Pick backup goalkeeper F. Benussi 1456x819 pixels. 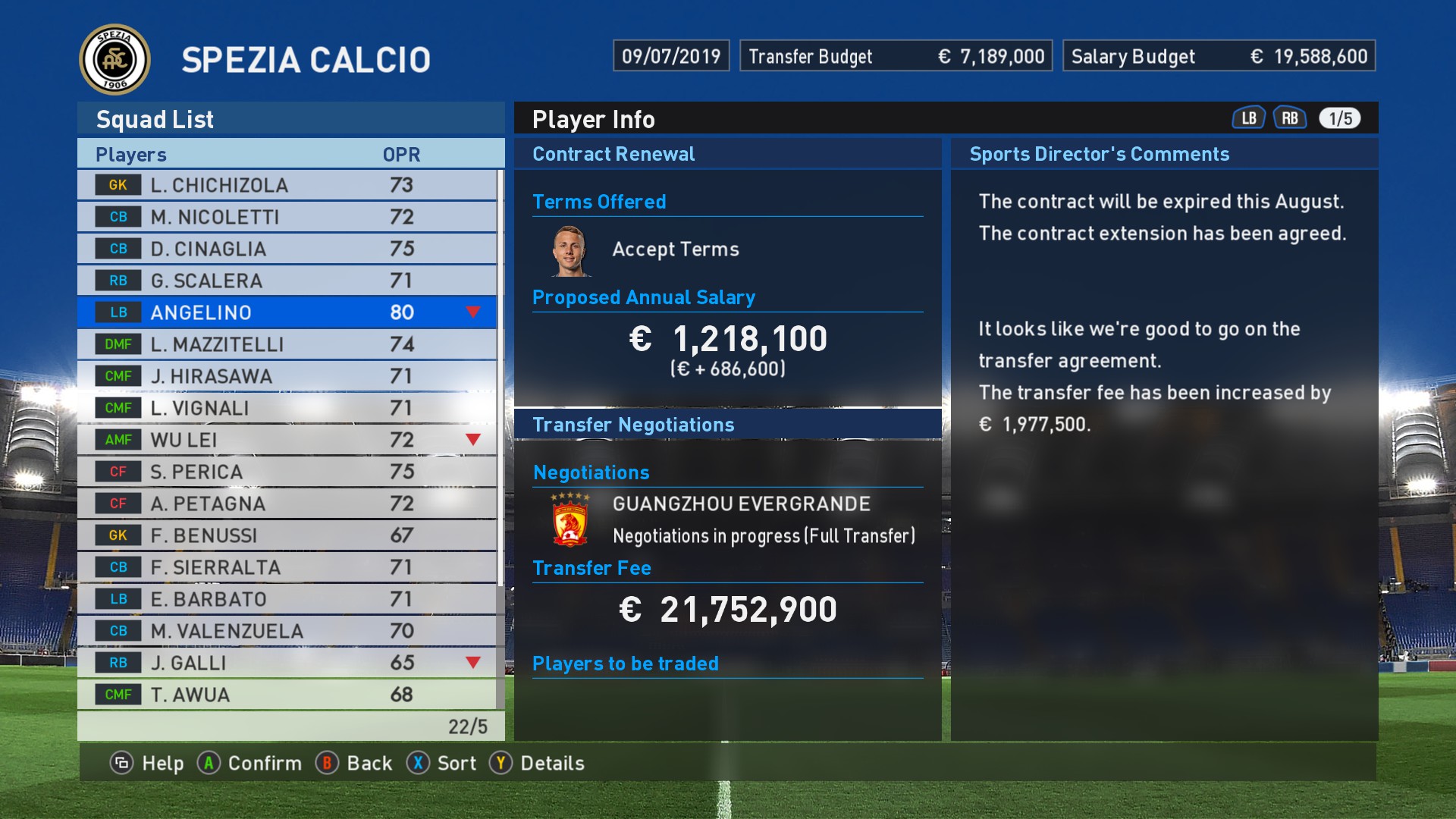pyautogui.click(x=287, y=535)
